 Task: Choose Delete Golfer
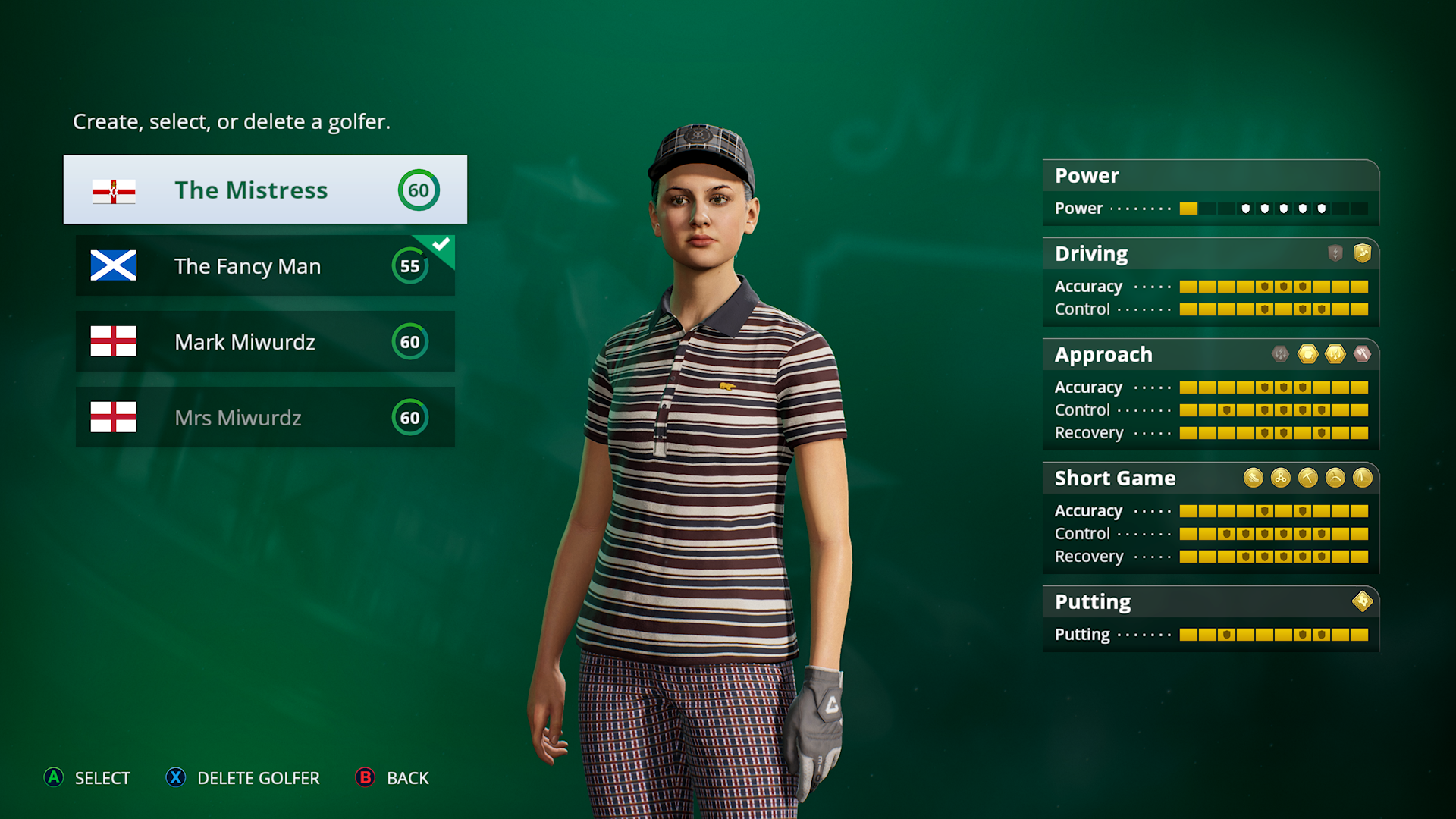(x=243, y=778)
